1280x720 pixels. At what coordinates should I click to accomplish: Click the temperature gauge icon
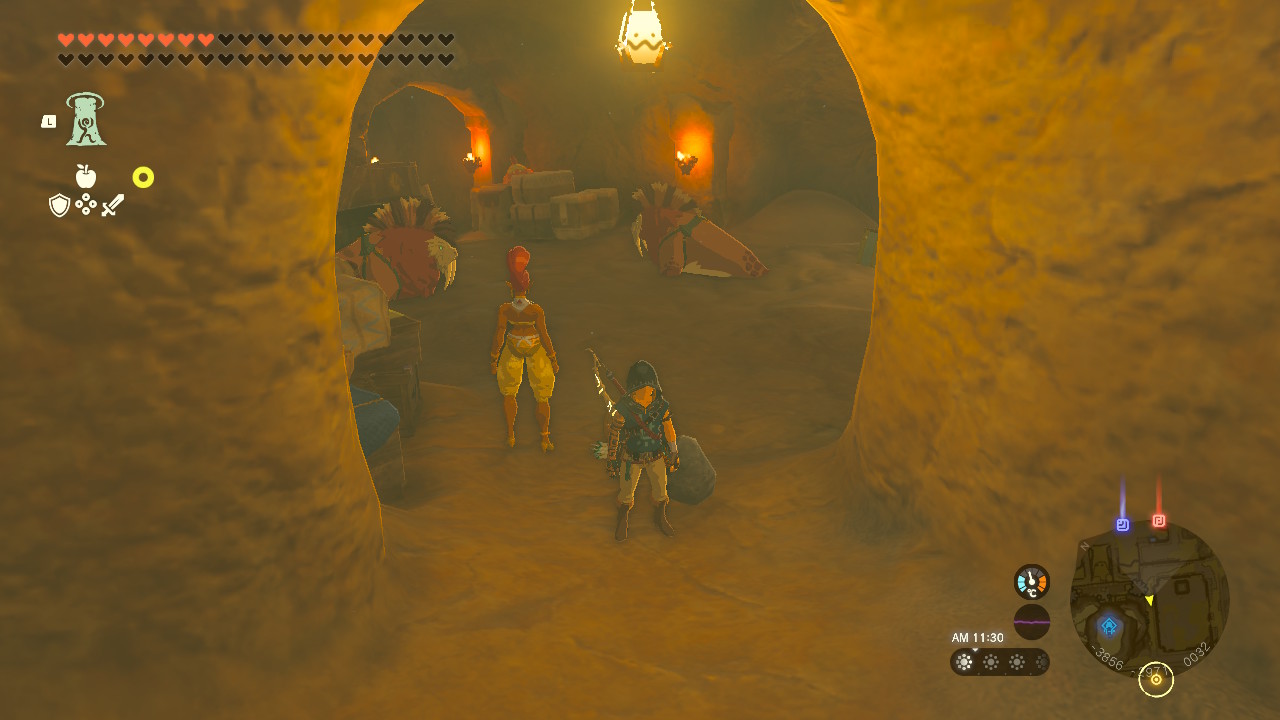1031,582
